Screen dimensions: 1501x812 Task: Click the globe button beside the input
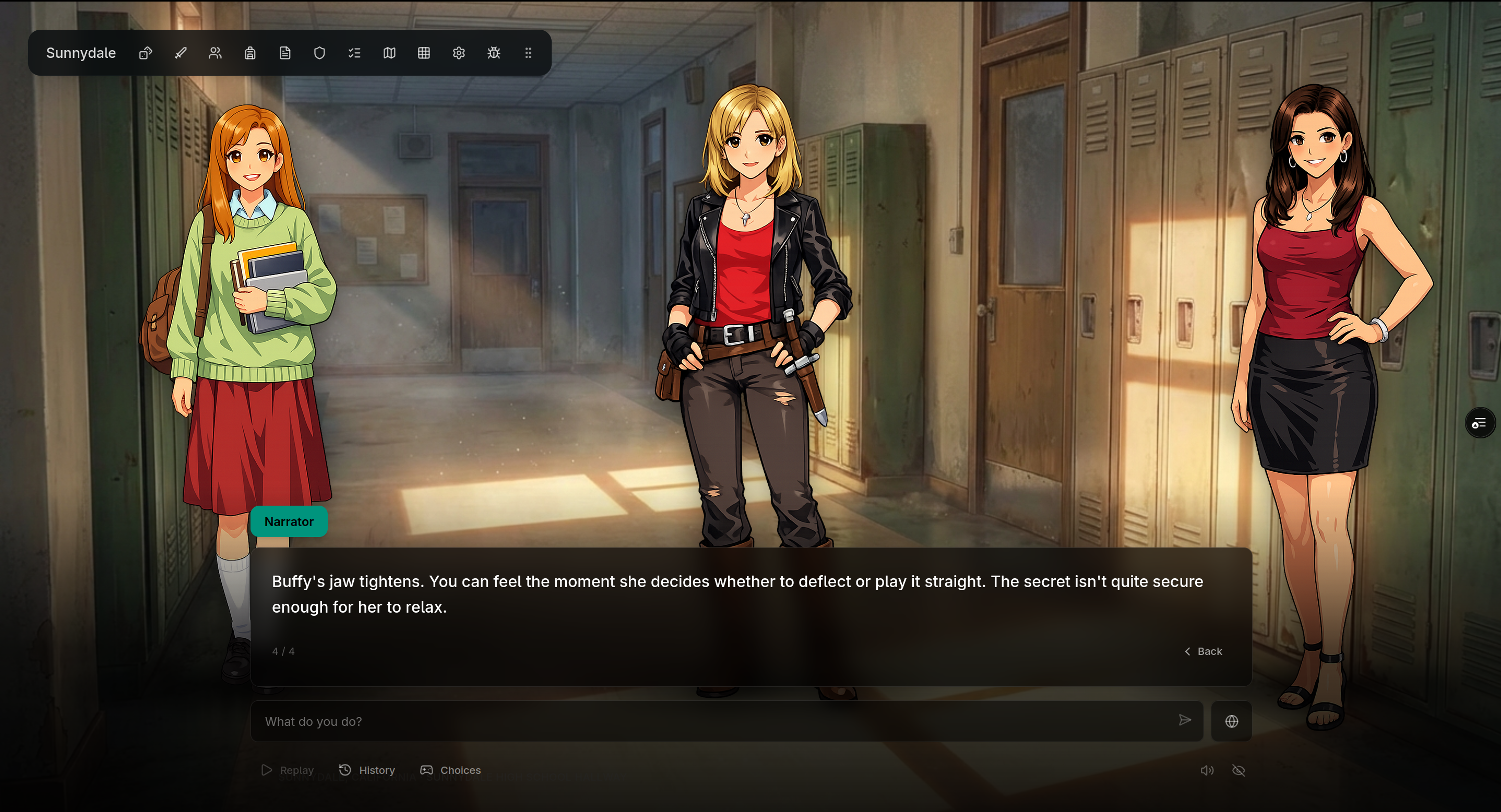coord(1231,721)
